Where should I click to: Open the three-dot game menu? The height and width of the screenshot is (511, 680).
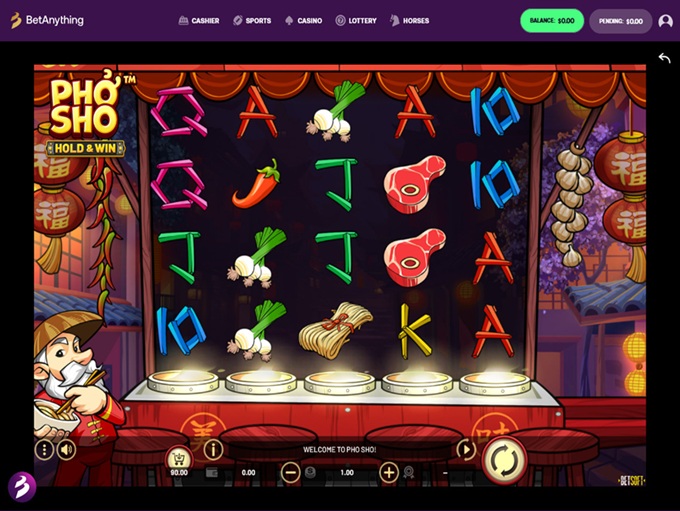tap(44, 450)
